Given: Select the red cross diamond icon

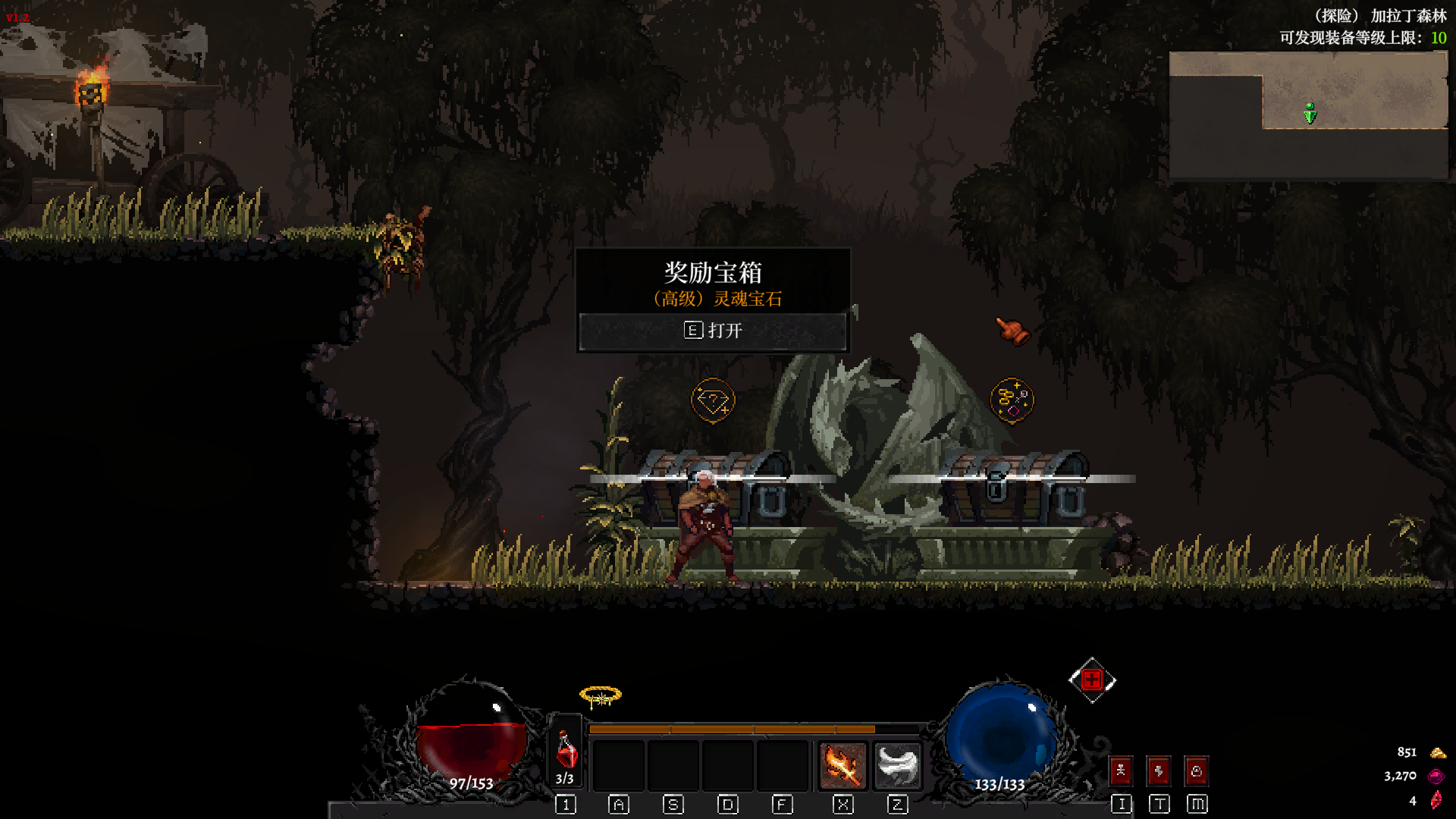Looking at the screenshot, I should (x=1092, y=679).
